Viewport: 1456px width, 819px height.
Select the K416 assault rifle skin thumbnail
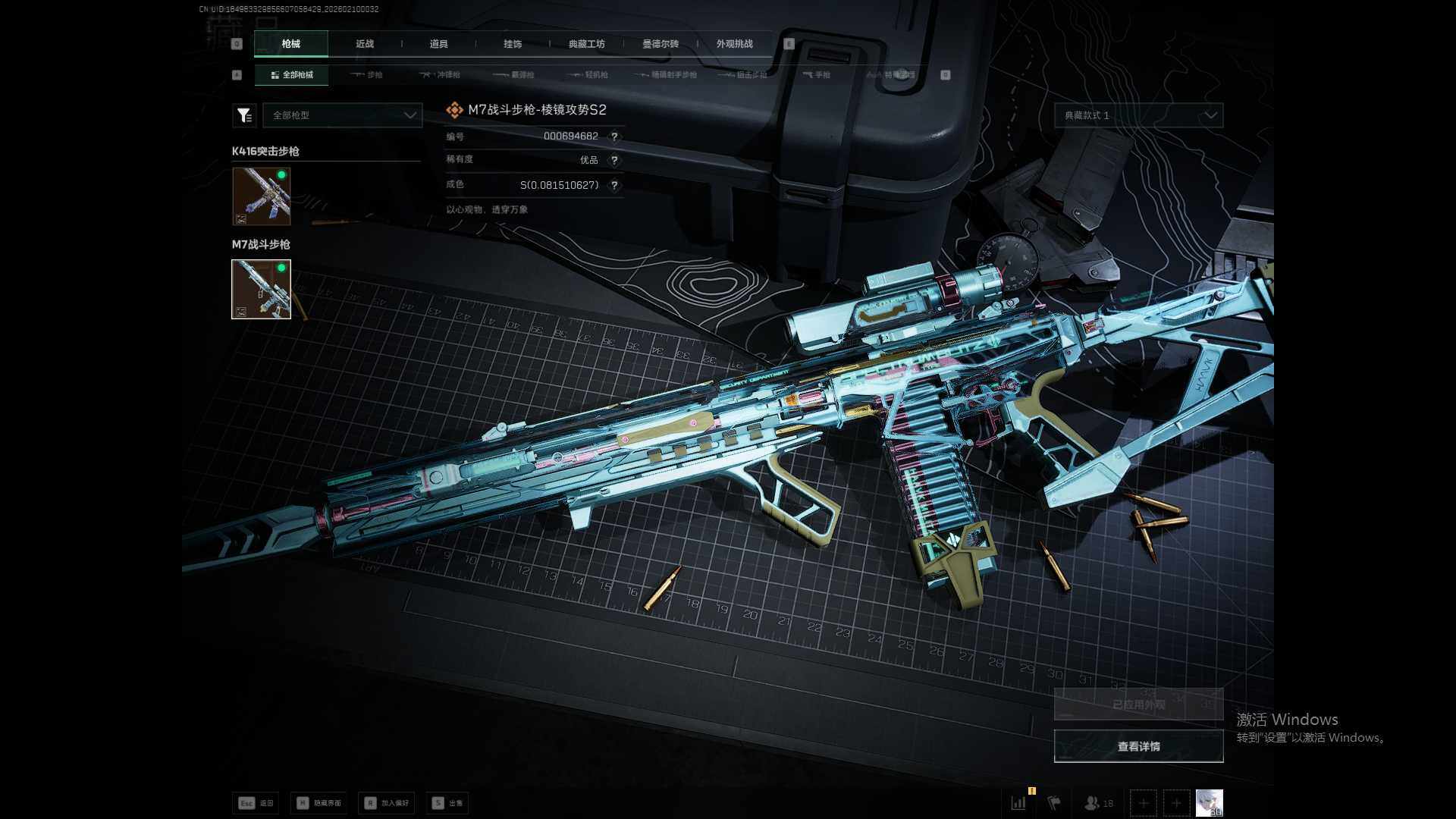pos(261,196)
